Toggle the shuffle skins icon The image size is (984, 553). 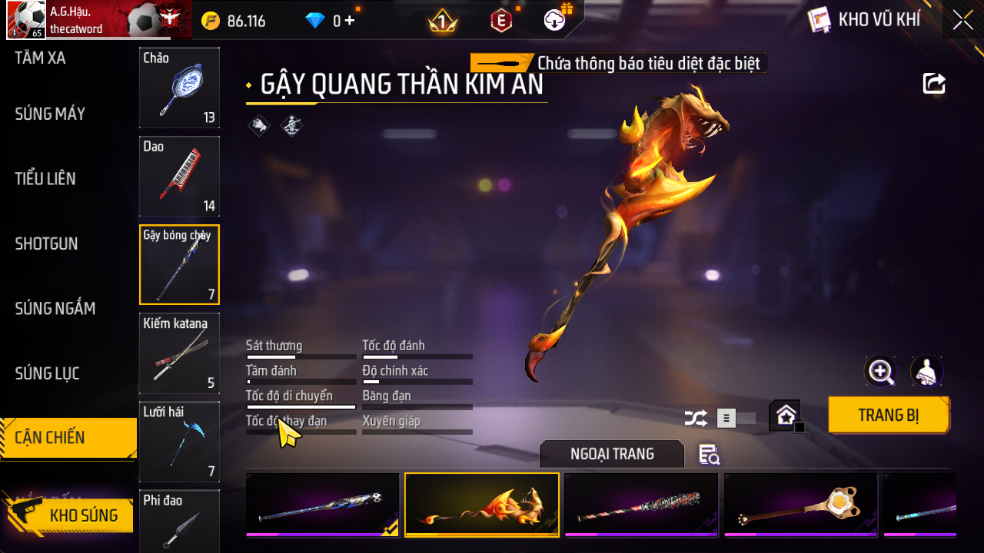(x=695, y=419)
